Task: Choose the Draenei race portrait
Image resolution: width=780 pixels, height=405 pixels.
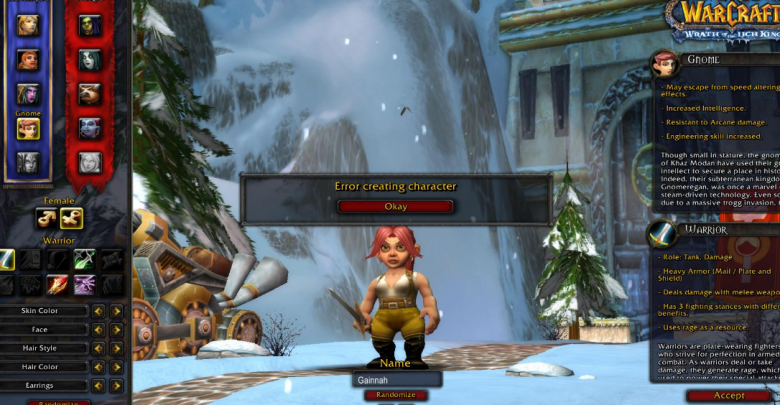Action: click(28, 162)
